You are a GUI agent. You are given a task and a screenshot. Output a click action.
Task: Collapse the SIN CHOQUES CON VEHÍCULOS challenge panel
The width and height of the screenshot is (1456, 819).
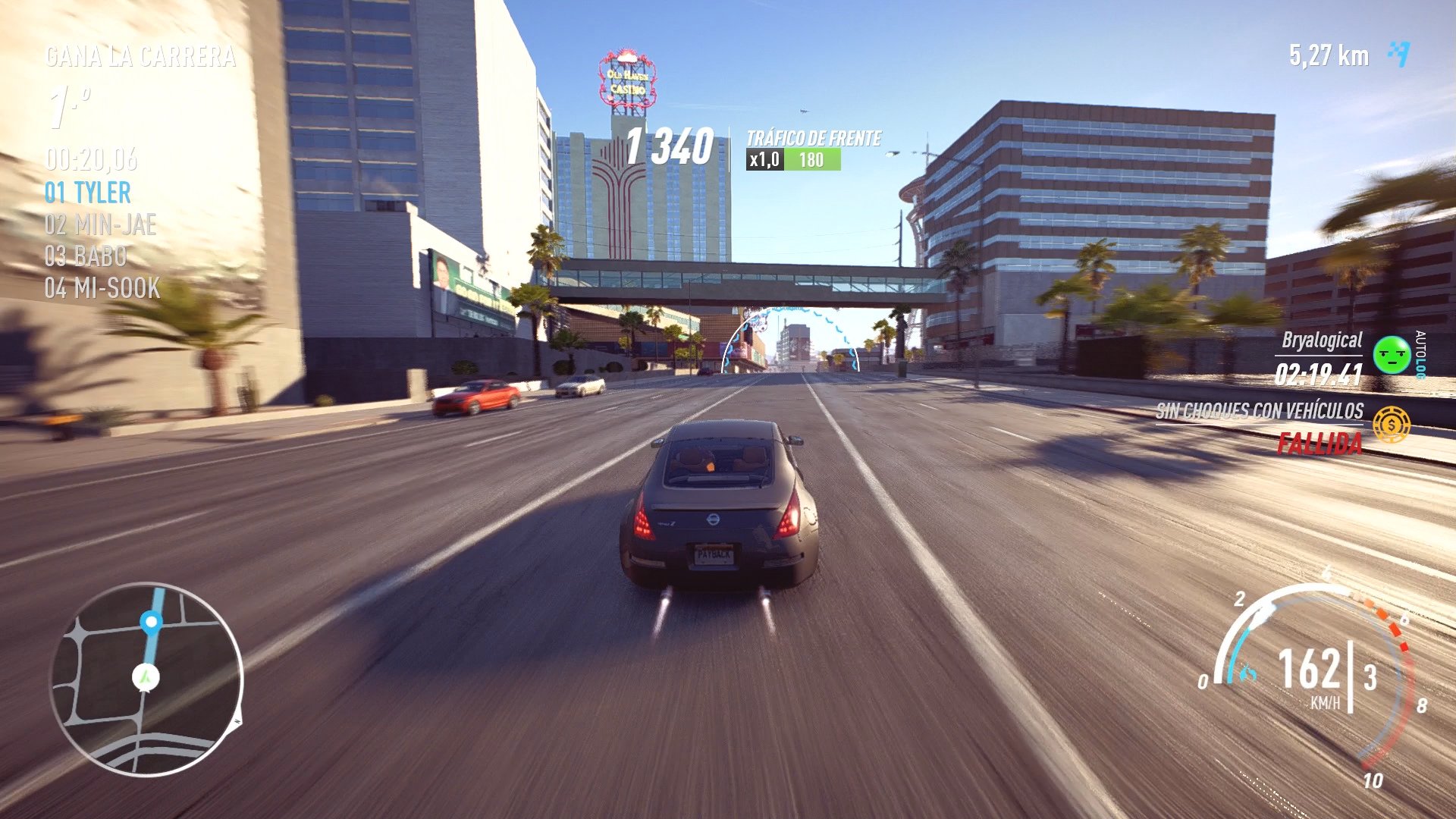1260,412
